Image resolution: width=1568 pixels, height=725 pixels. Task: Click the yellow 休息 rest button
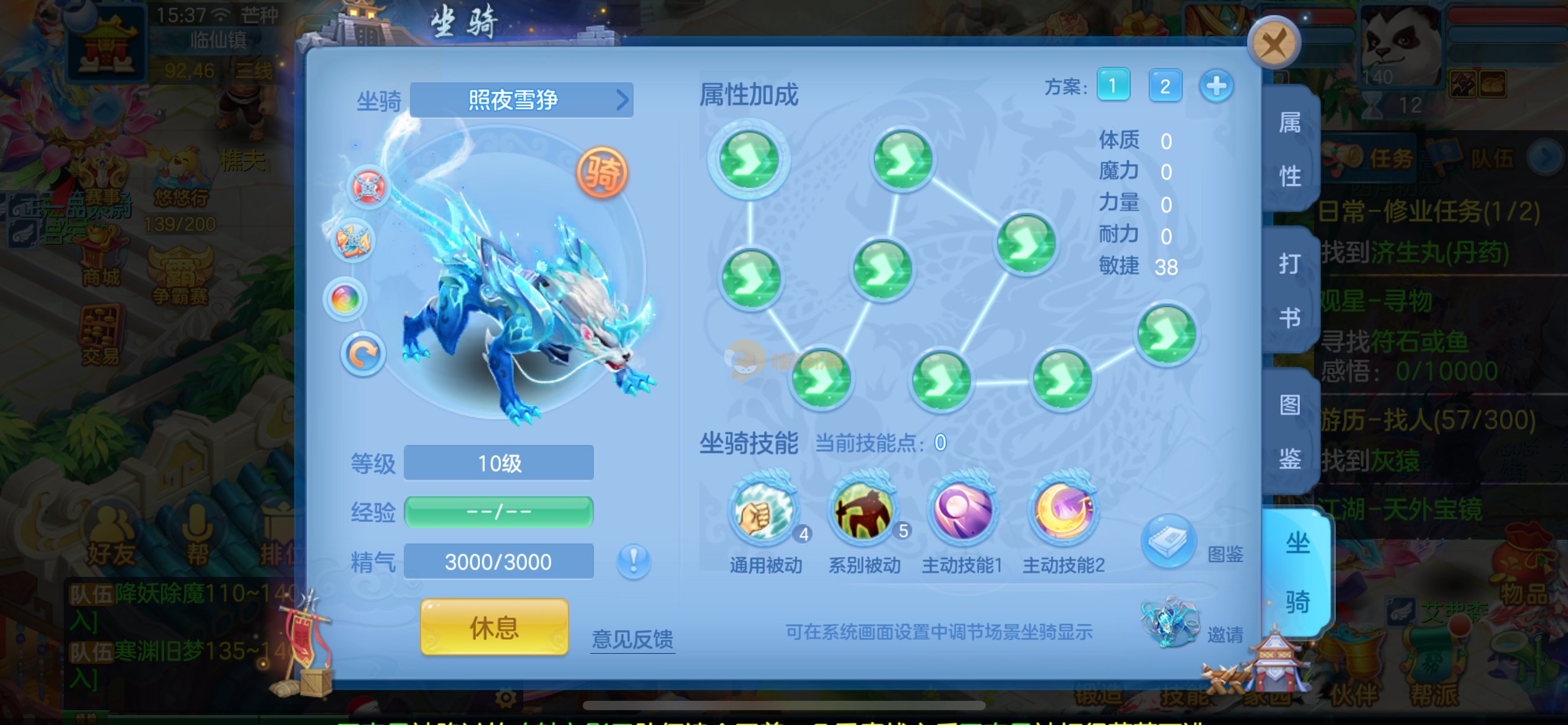(x=494, y=627)
